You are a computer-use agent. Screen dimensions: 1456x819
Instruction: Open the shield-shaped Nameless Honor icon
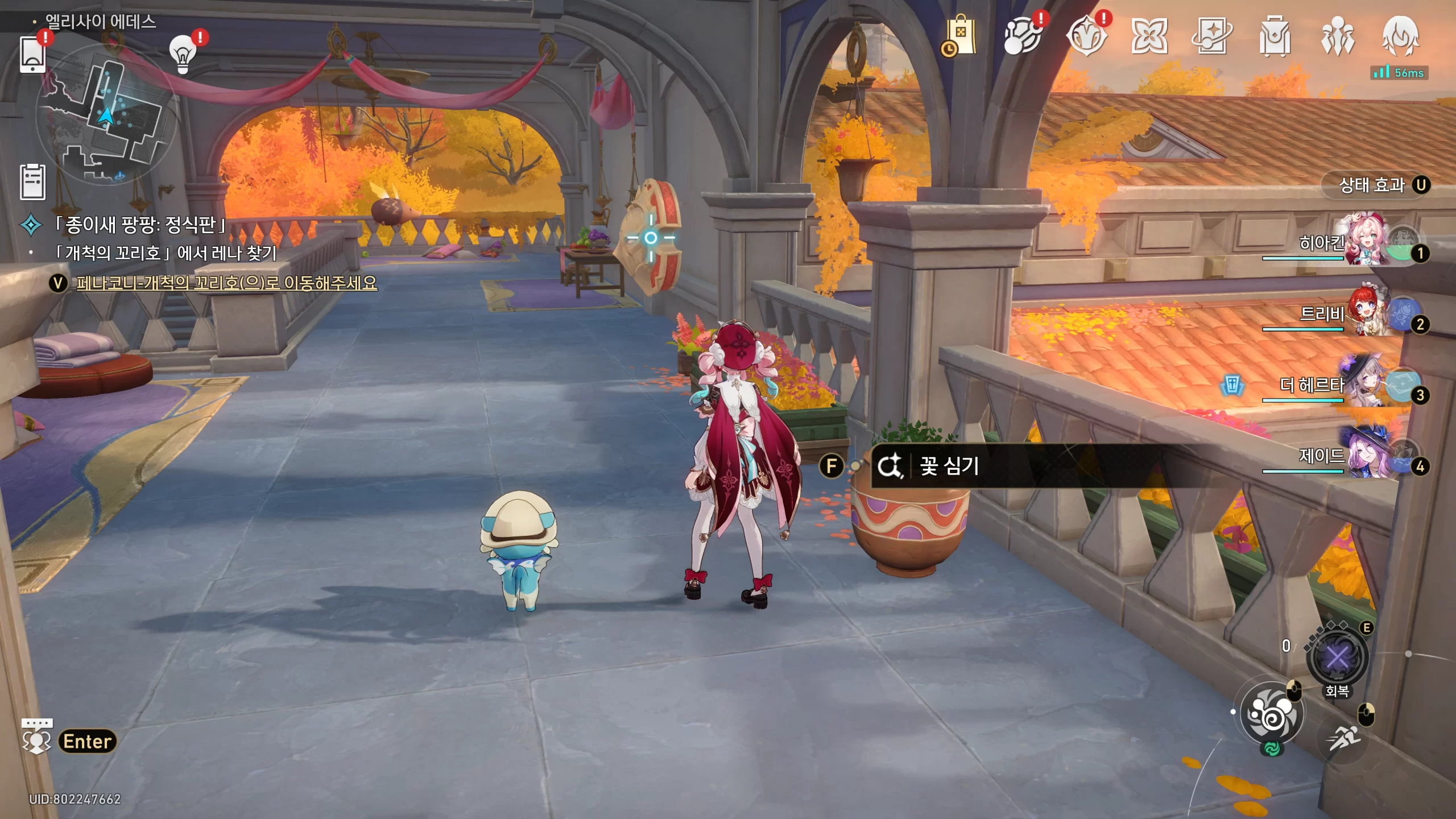[x=1086, y=37]
